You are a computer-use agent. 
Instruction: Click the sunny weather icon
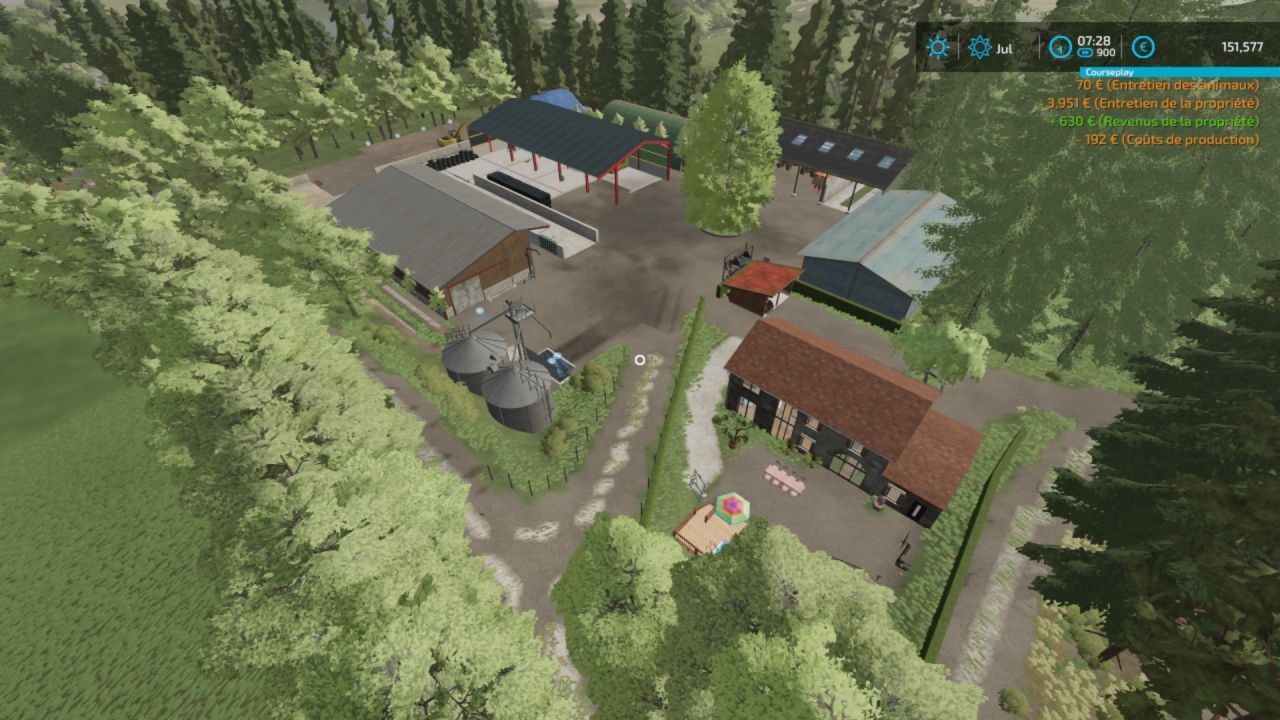coord(937,47)
